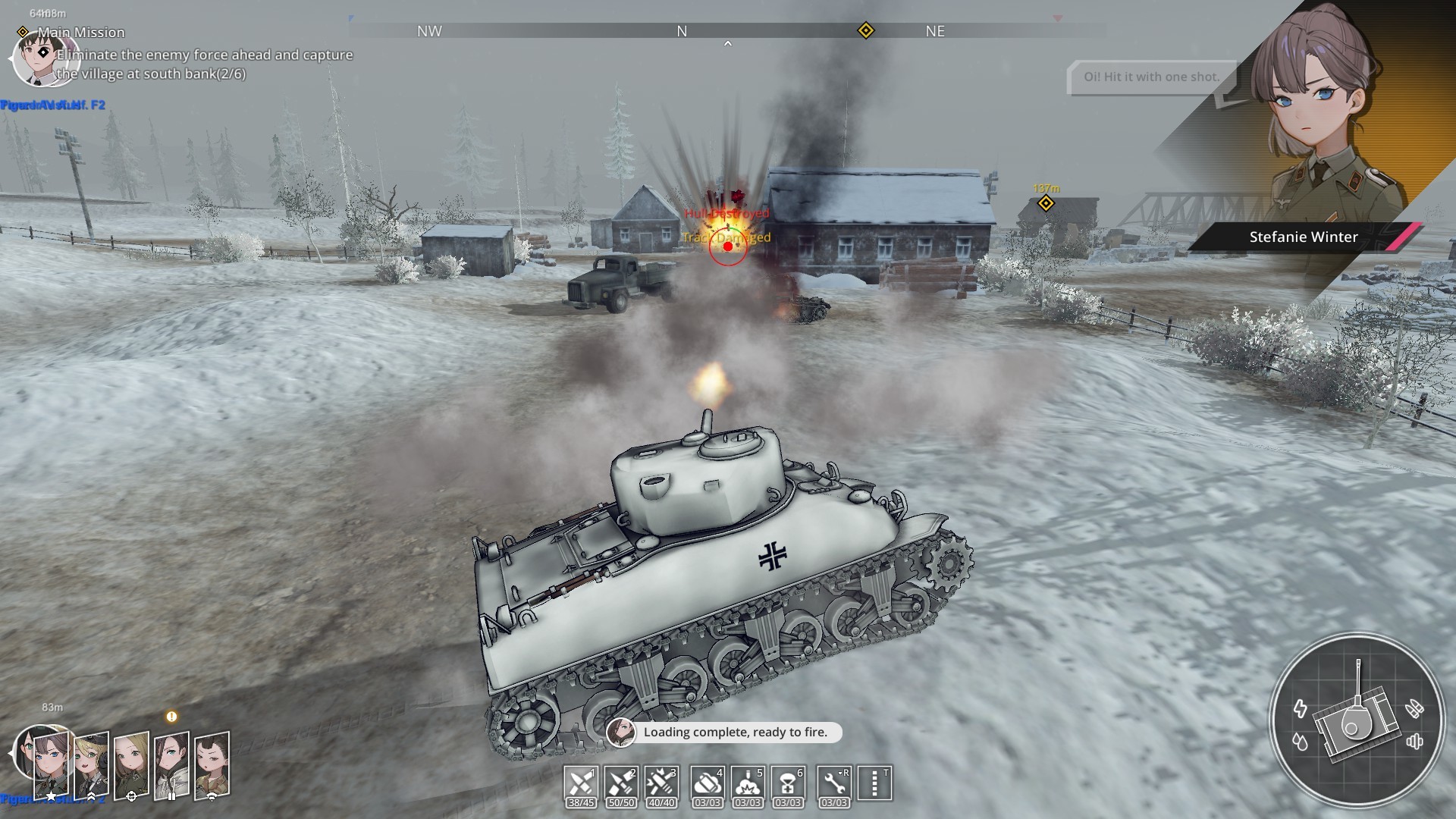1456x819 pixels.
Task: Click the ammo rack icon on the damage panel
Action: click(x=1414, y=708)
